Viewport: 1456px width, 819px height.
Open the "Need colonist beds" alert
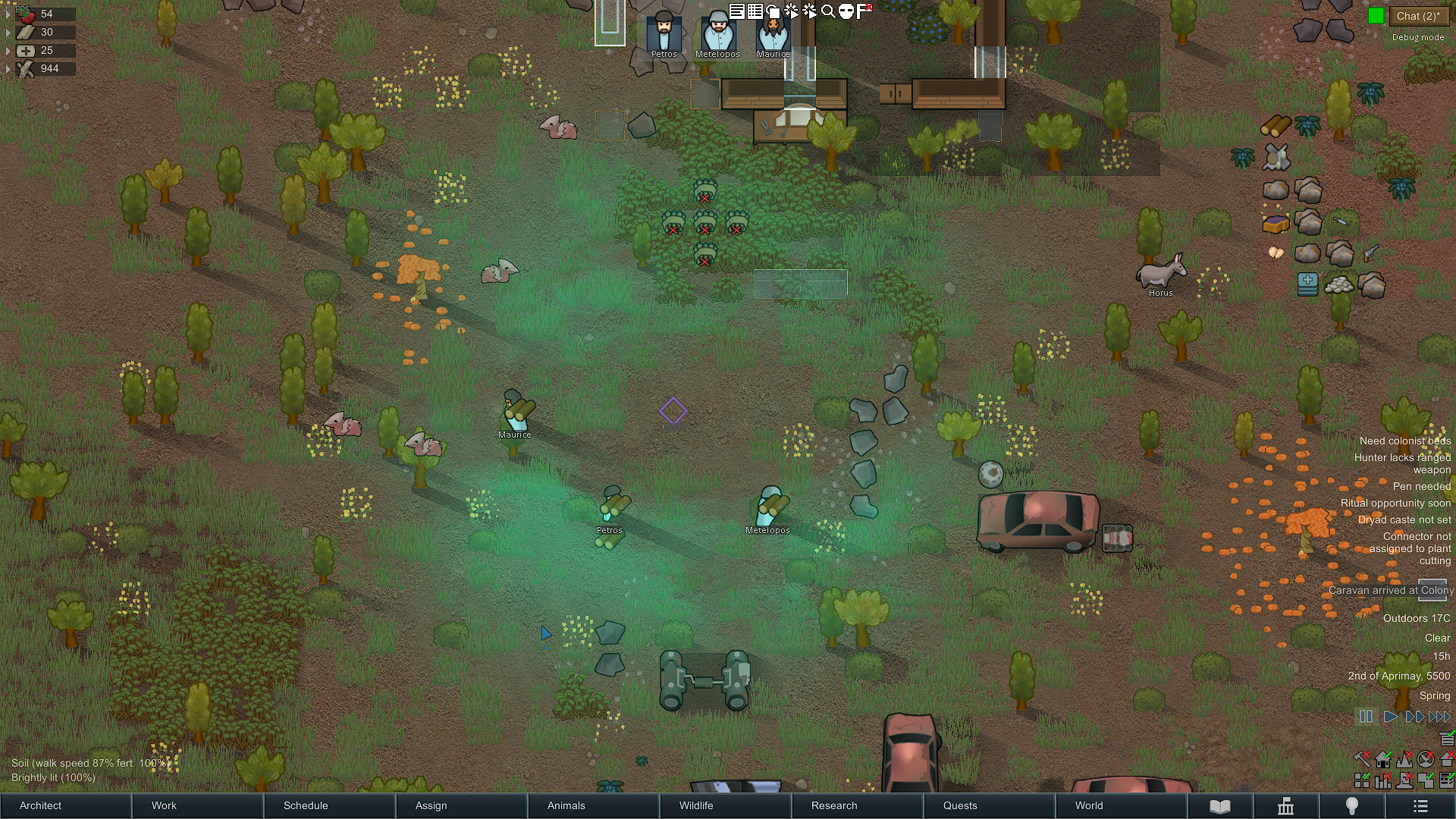point(1404,441)
